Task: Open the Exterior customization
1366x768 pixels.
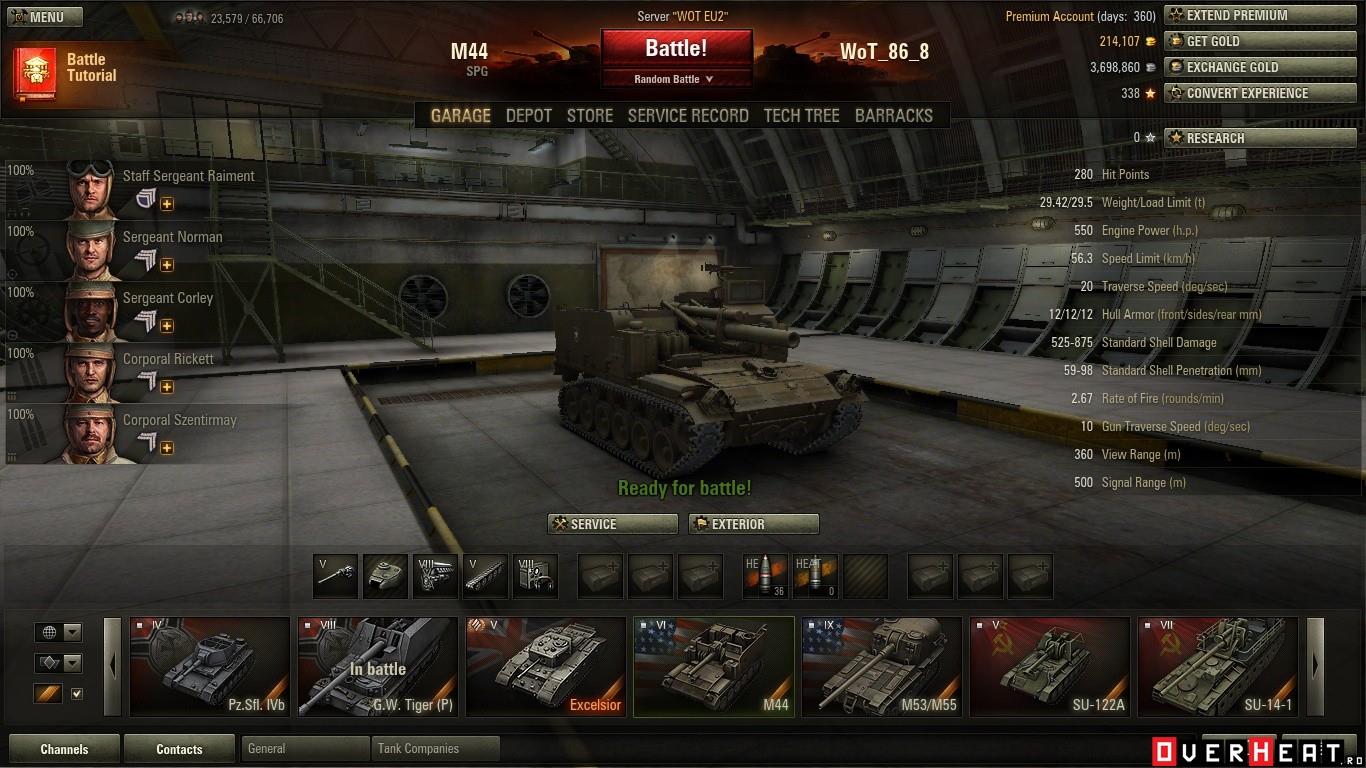Action: point(754,524)
